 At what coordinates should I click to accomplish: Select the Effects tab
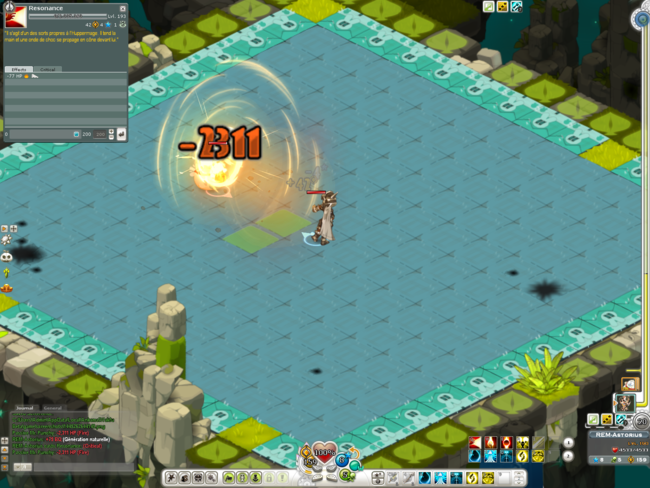19,69
